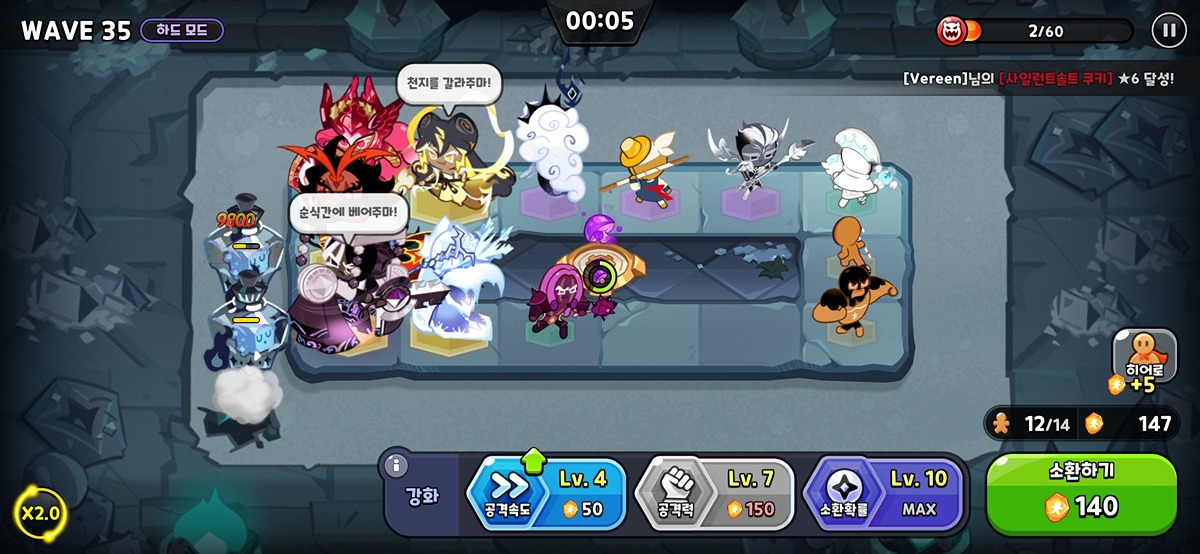Upgrade attack power for 150 coins
Screen dimensions: 1200x554
click(716, 494)
